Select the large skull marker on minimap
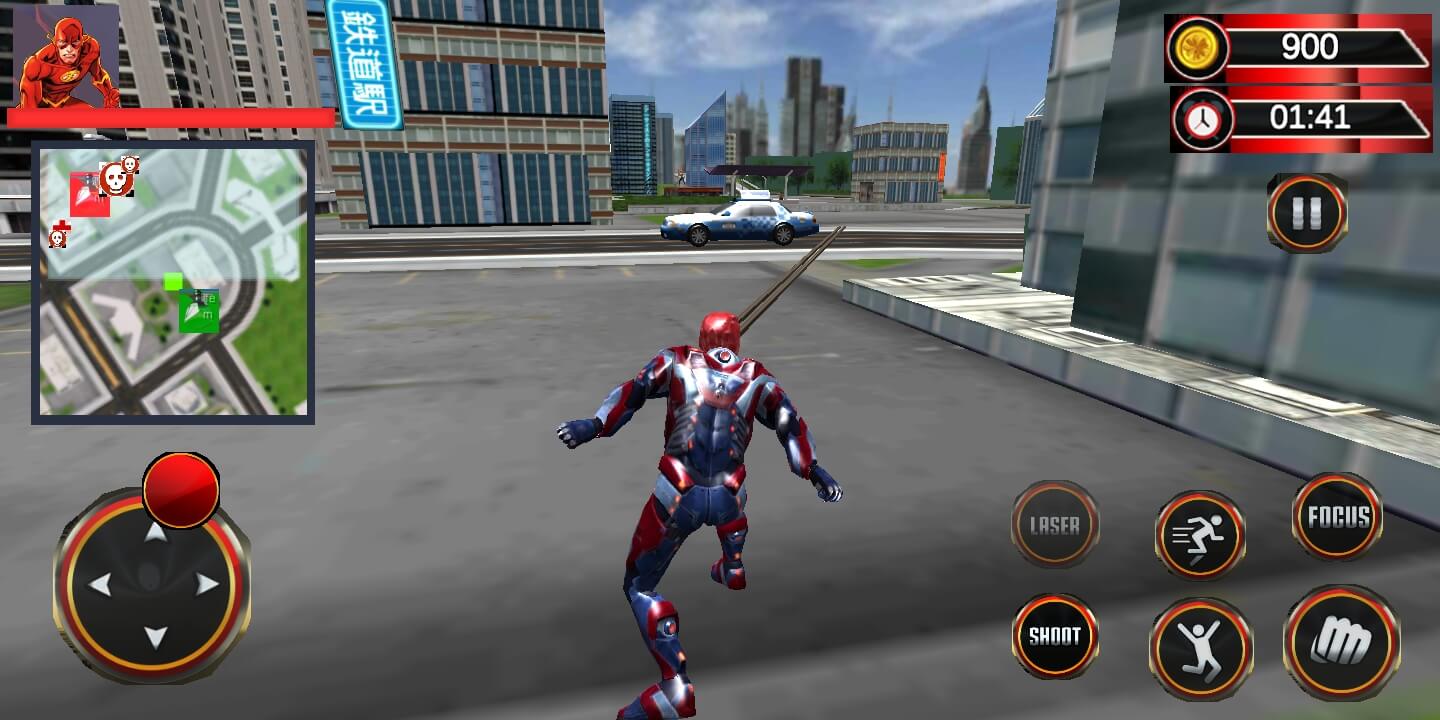 [x=116, y=178]
